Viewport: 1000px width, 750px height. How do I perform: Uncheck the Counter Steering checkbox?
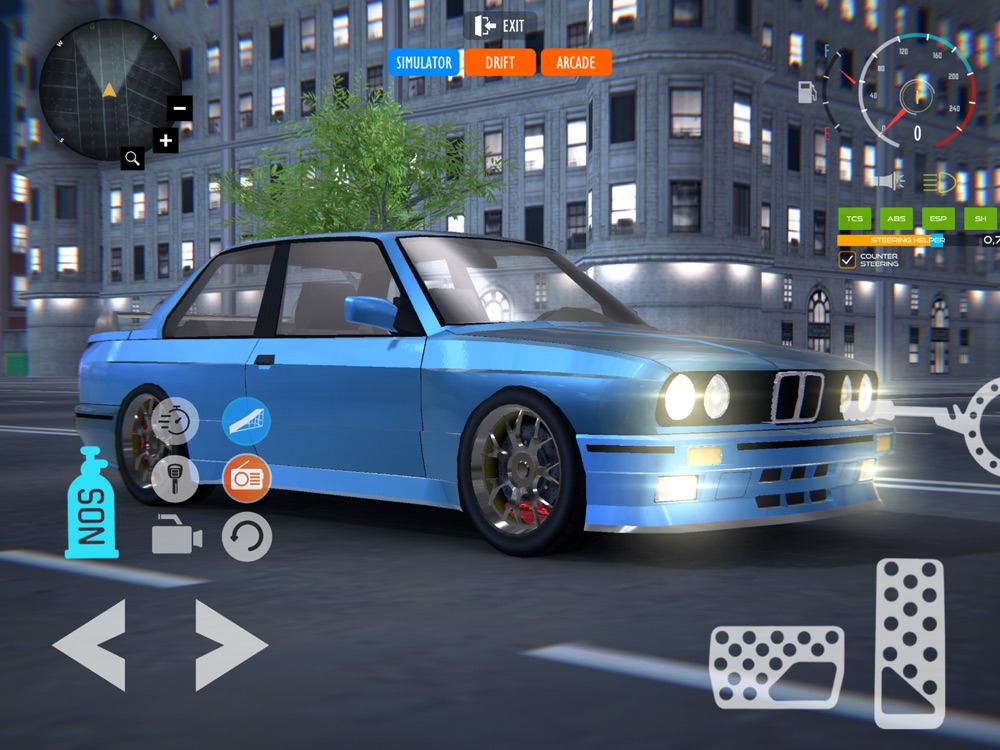pyautogui.click(x=847, y=259)
